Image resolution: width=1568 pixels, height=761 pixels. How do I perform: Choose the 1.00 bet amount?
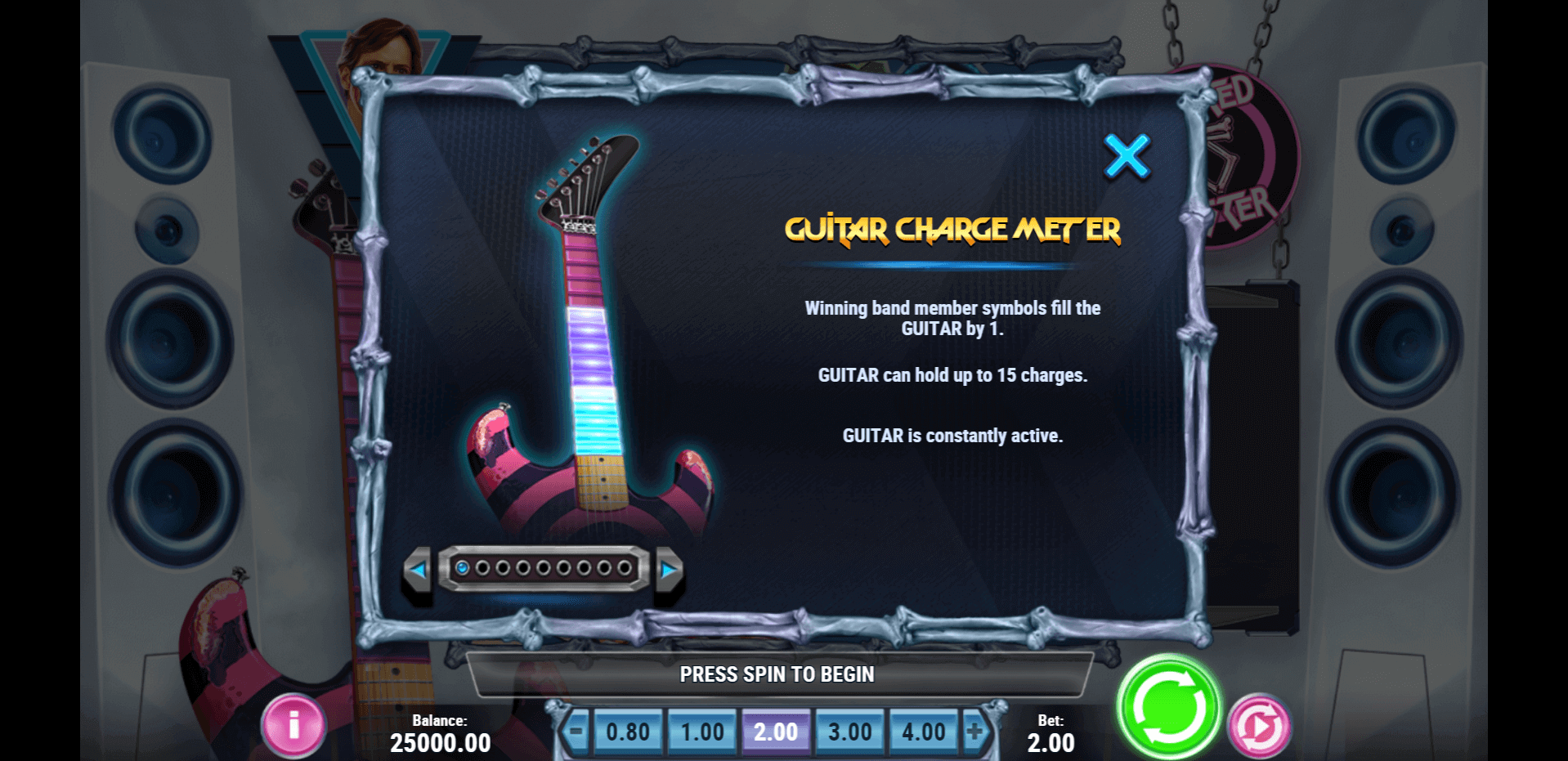[702, 732]
